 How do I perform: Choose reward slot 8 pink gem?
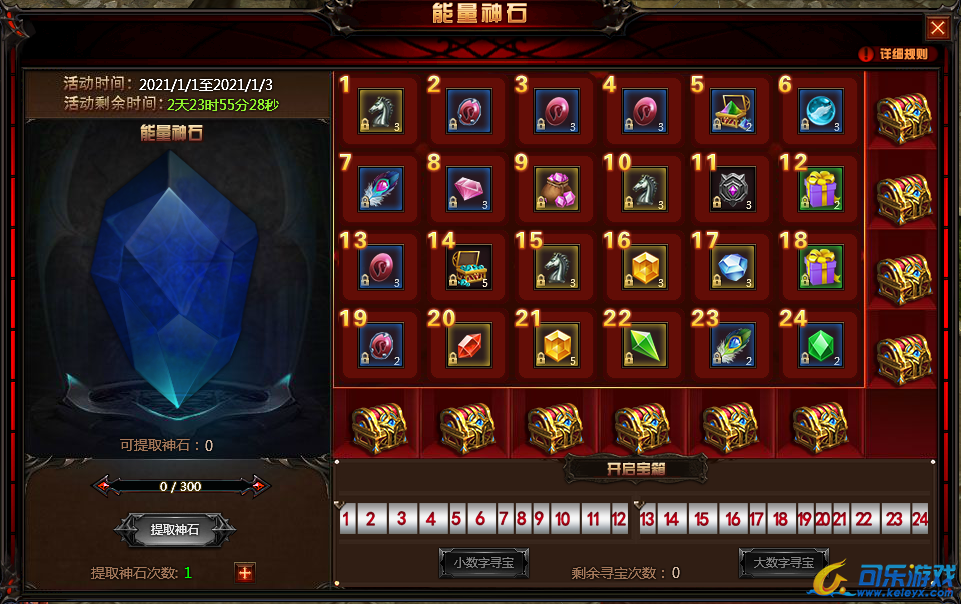click(468, 189)
